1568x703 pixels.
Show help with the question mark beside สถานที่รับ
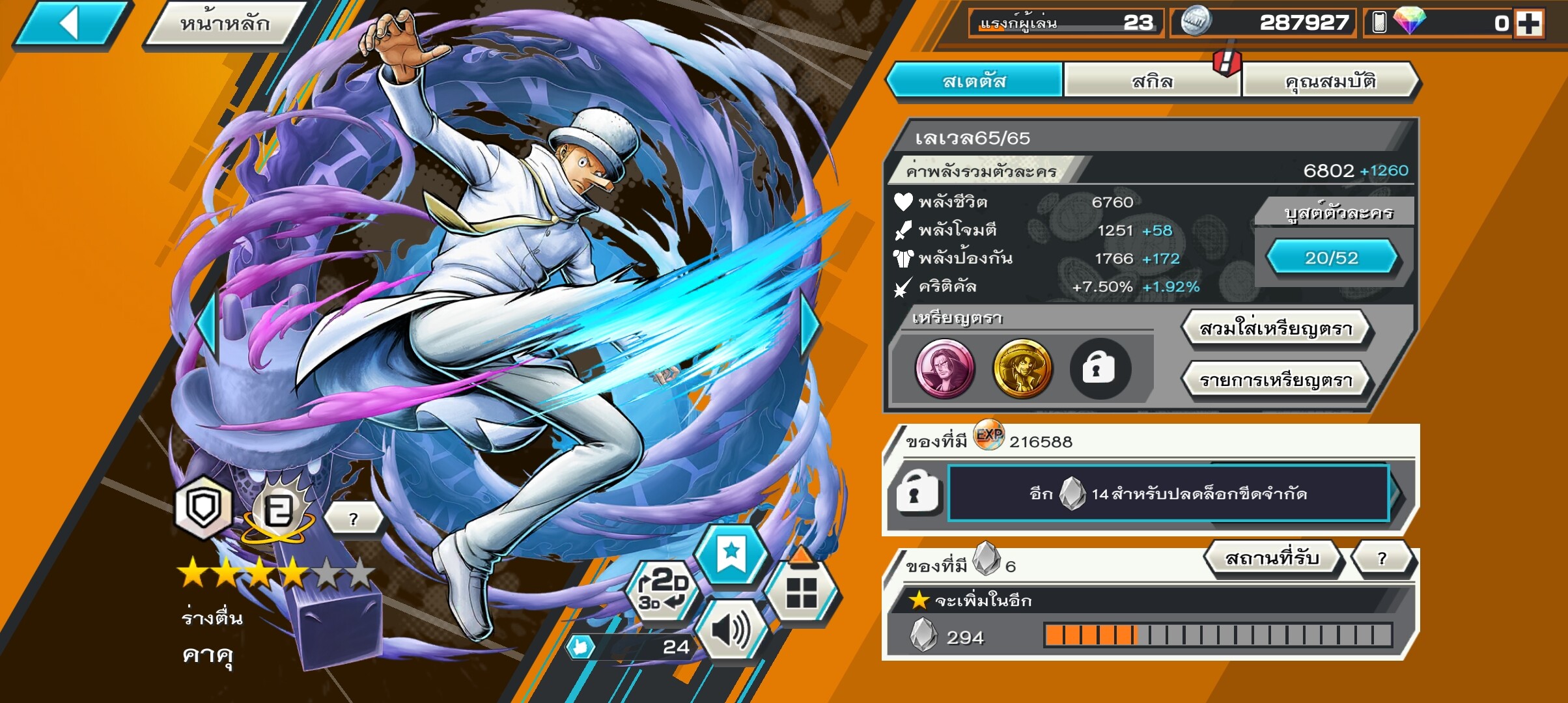[1382, 558]
